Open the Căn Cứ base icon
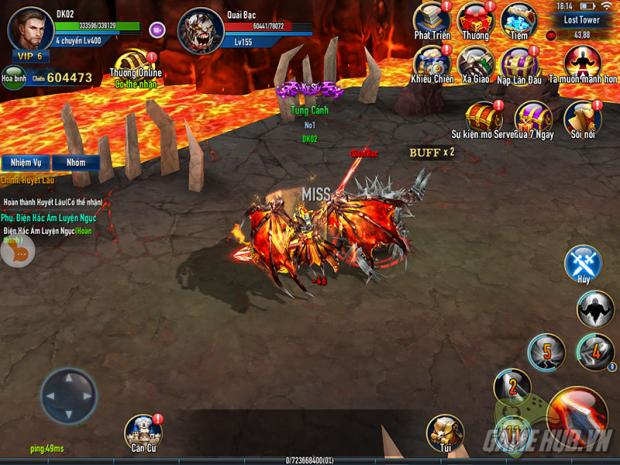The width and height of the screenshot is (620, 465). (143, 431)
